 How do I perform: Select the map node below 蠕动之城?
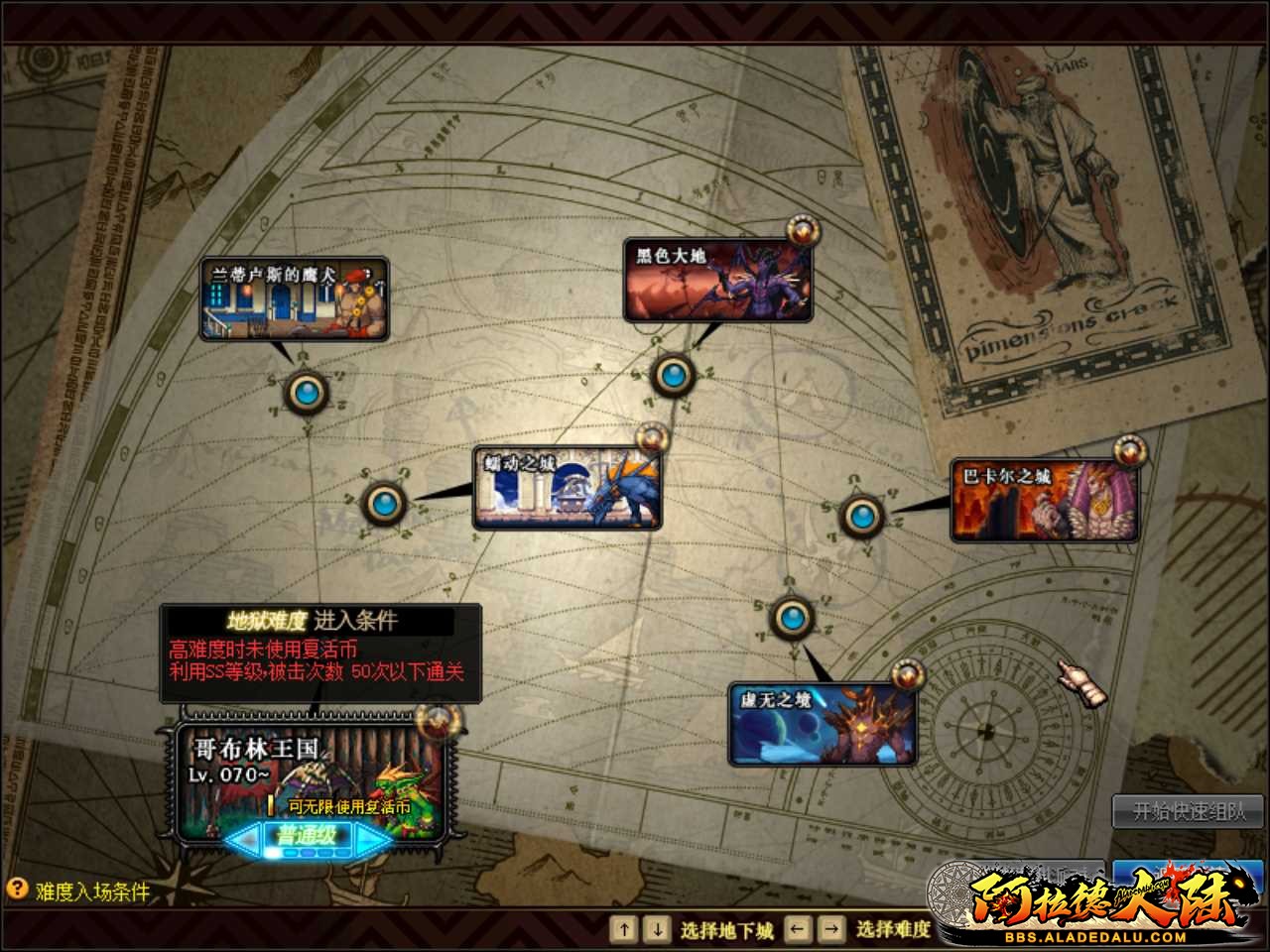click(384, 503)
